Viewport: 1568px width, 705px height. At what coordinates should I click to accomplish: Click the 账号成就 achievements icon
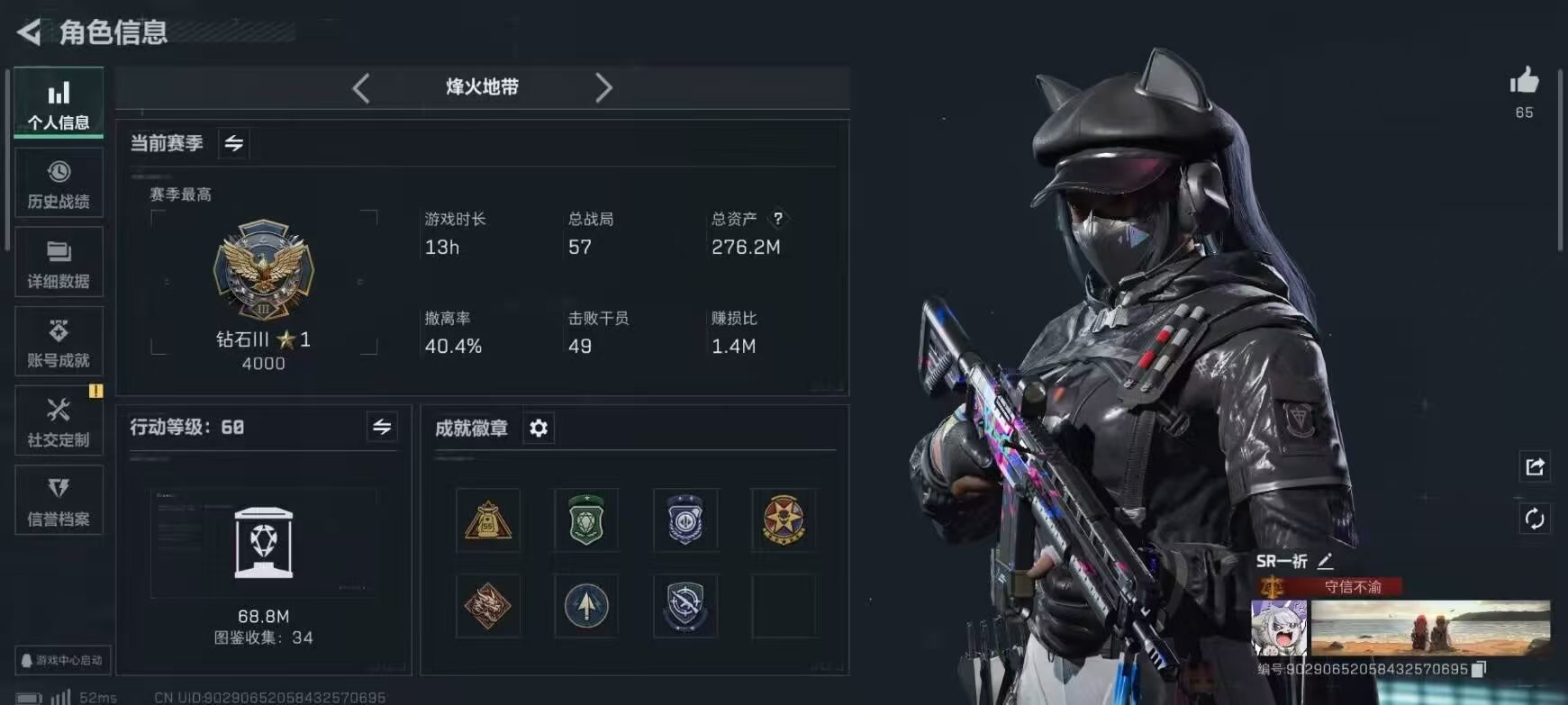(59, 340)
